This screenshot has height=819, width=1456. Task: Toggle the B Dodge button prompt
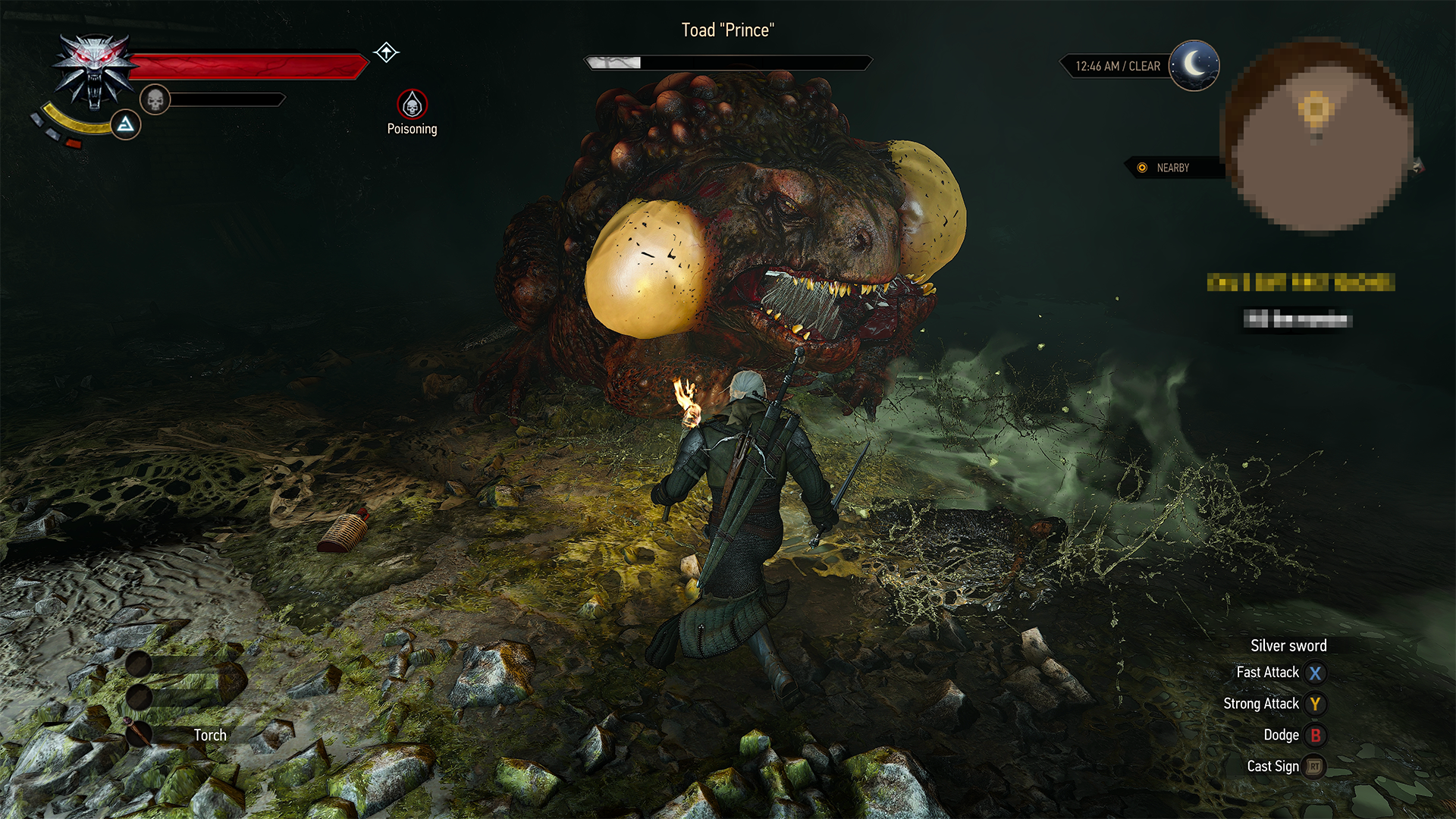1317,735
